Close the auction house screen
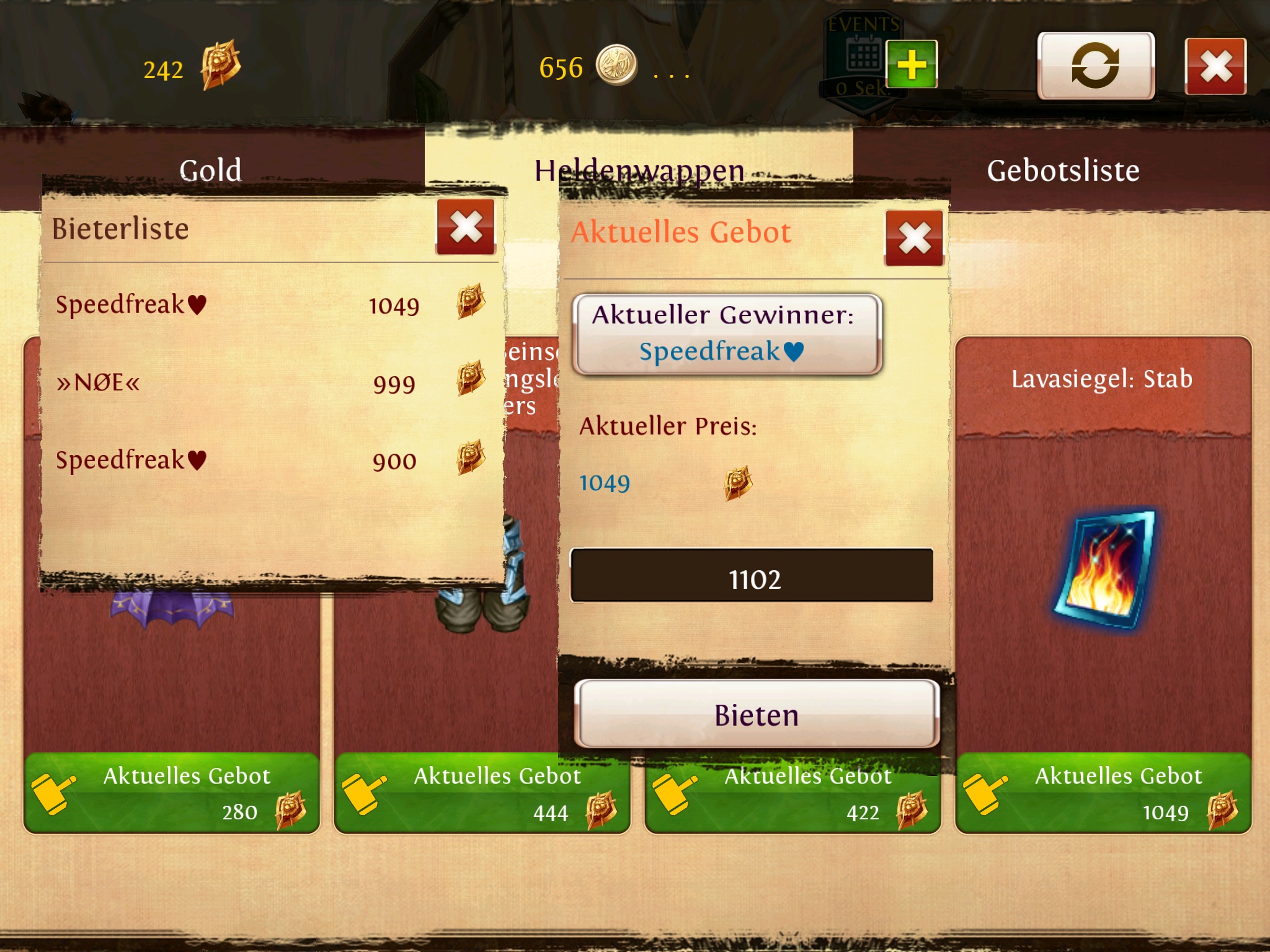This screenshot has width=1270, height=952. (1215, 66)
